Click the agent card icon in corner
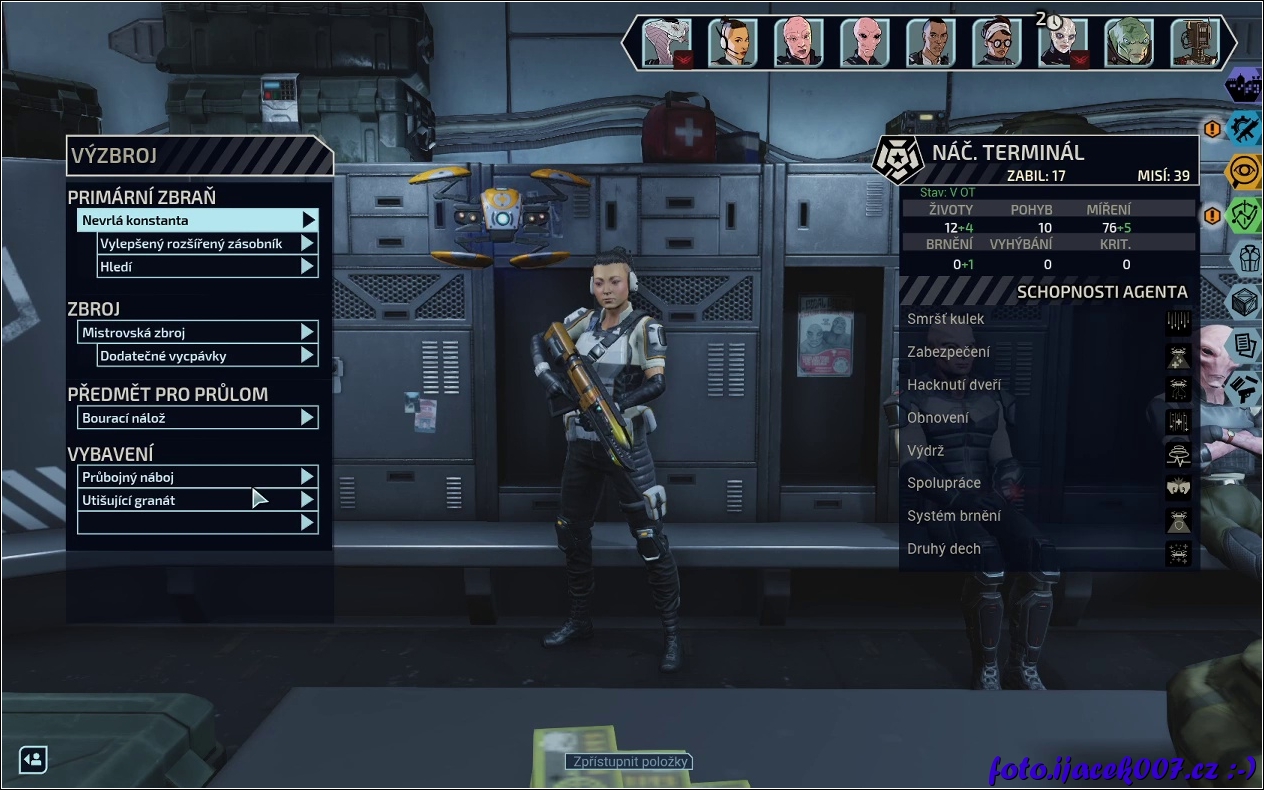This screenshot has height=790, width=1264. [32, 759]
